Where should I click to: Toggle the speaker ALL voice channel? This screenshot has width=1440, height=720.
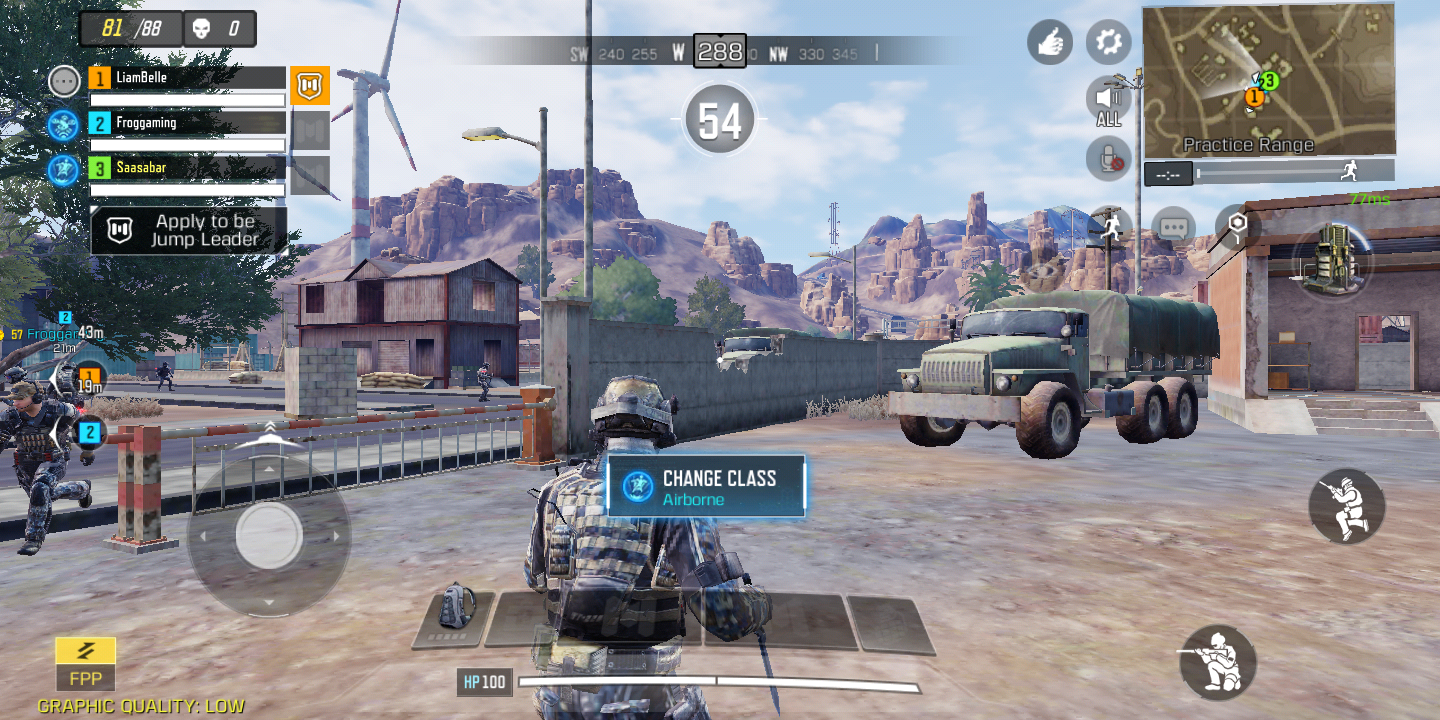[1108, 101]
